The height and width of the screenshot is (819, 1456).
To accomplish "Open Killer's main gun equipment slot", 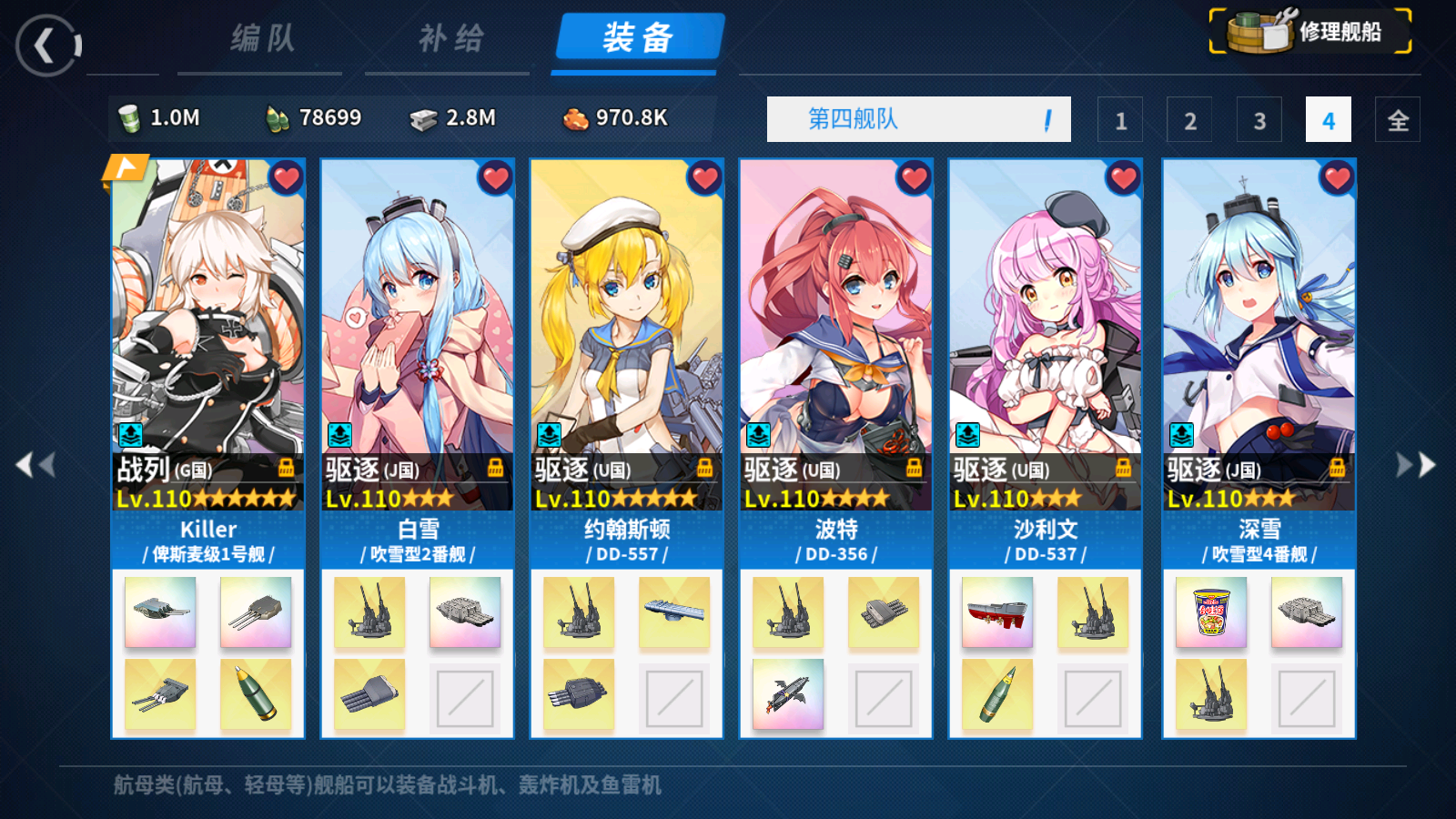I will 160,613.
